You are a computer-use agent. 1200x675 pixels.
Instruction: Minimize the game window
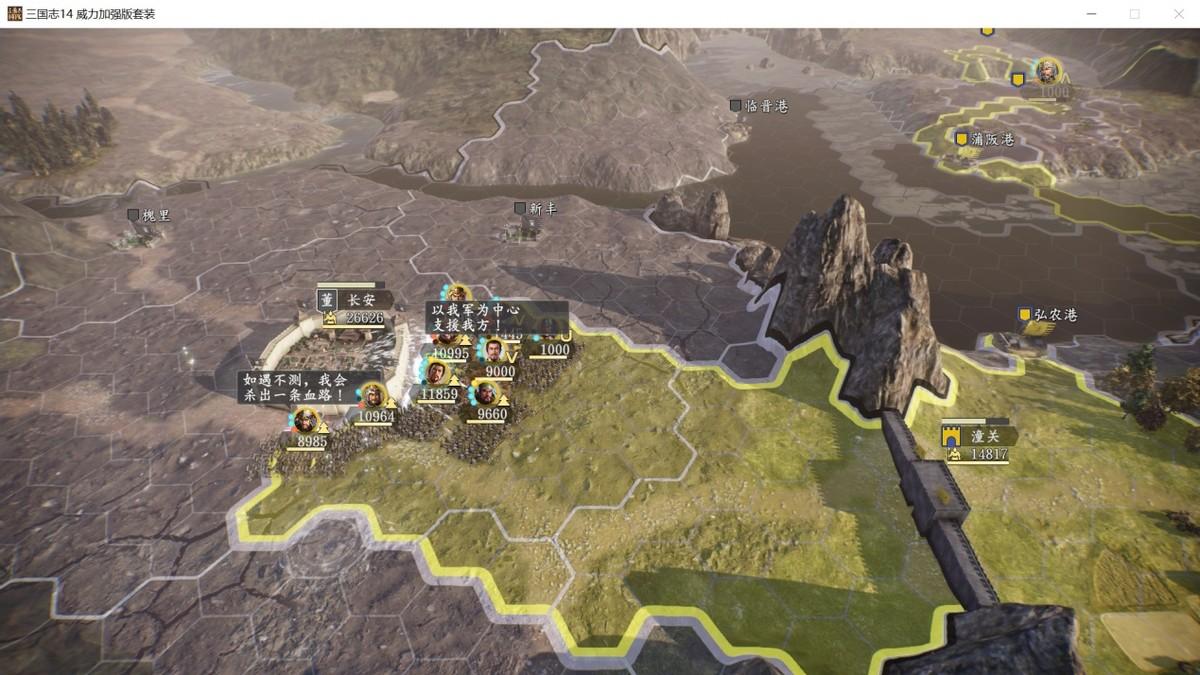click(1089, 14)
